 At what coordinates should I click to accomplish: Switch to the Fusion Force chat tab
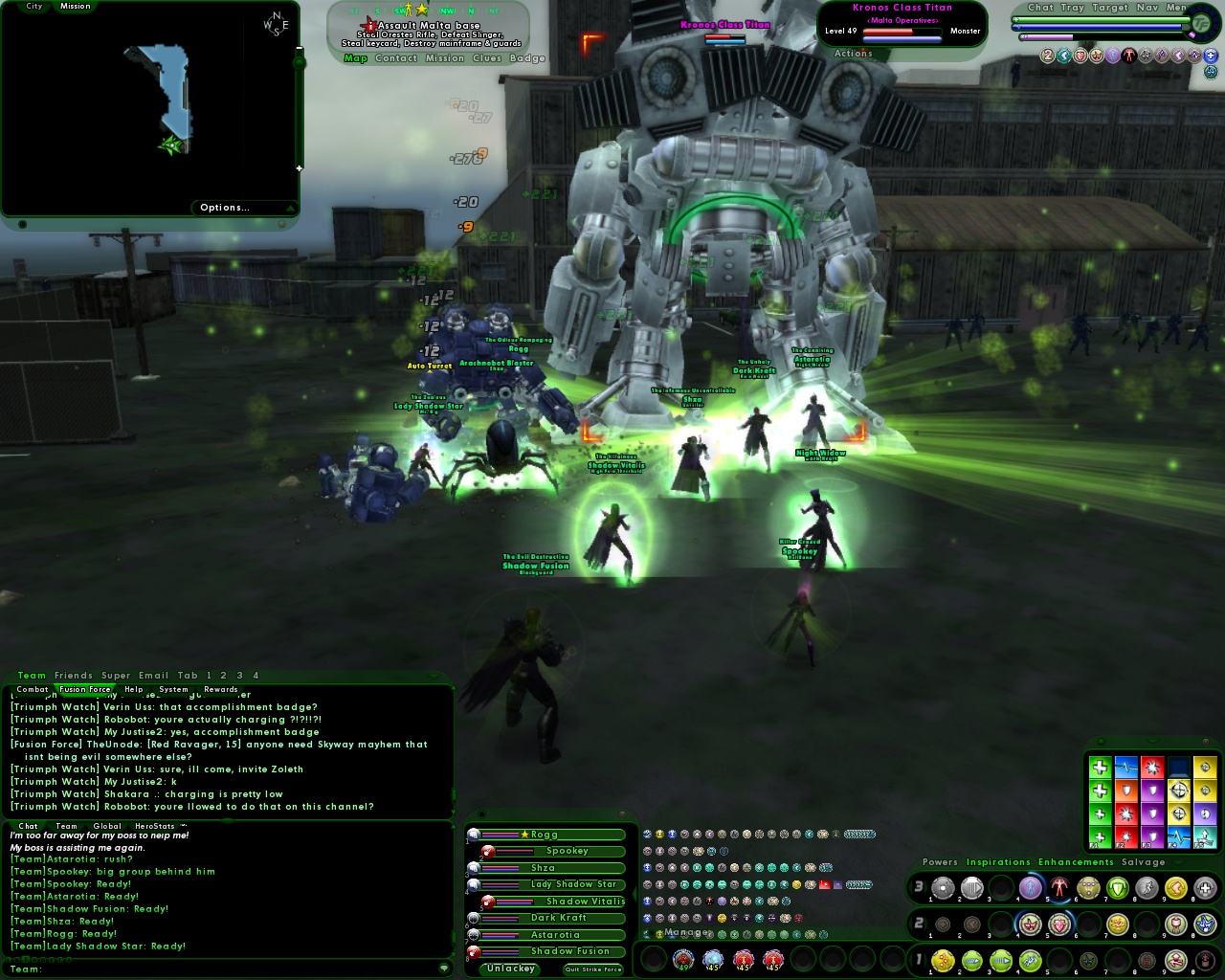click(x=85, y=688)
